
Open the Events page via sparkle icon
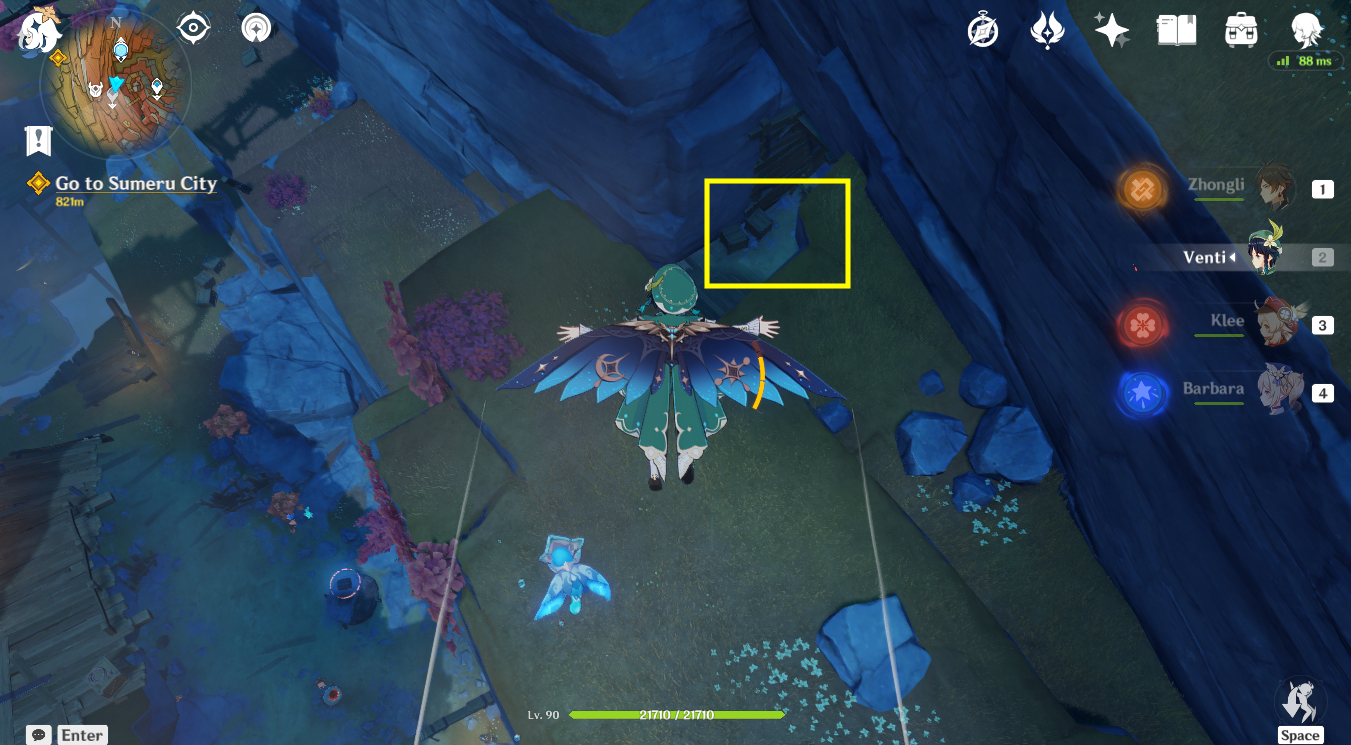(1113, 30)
